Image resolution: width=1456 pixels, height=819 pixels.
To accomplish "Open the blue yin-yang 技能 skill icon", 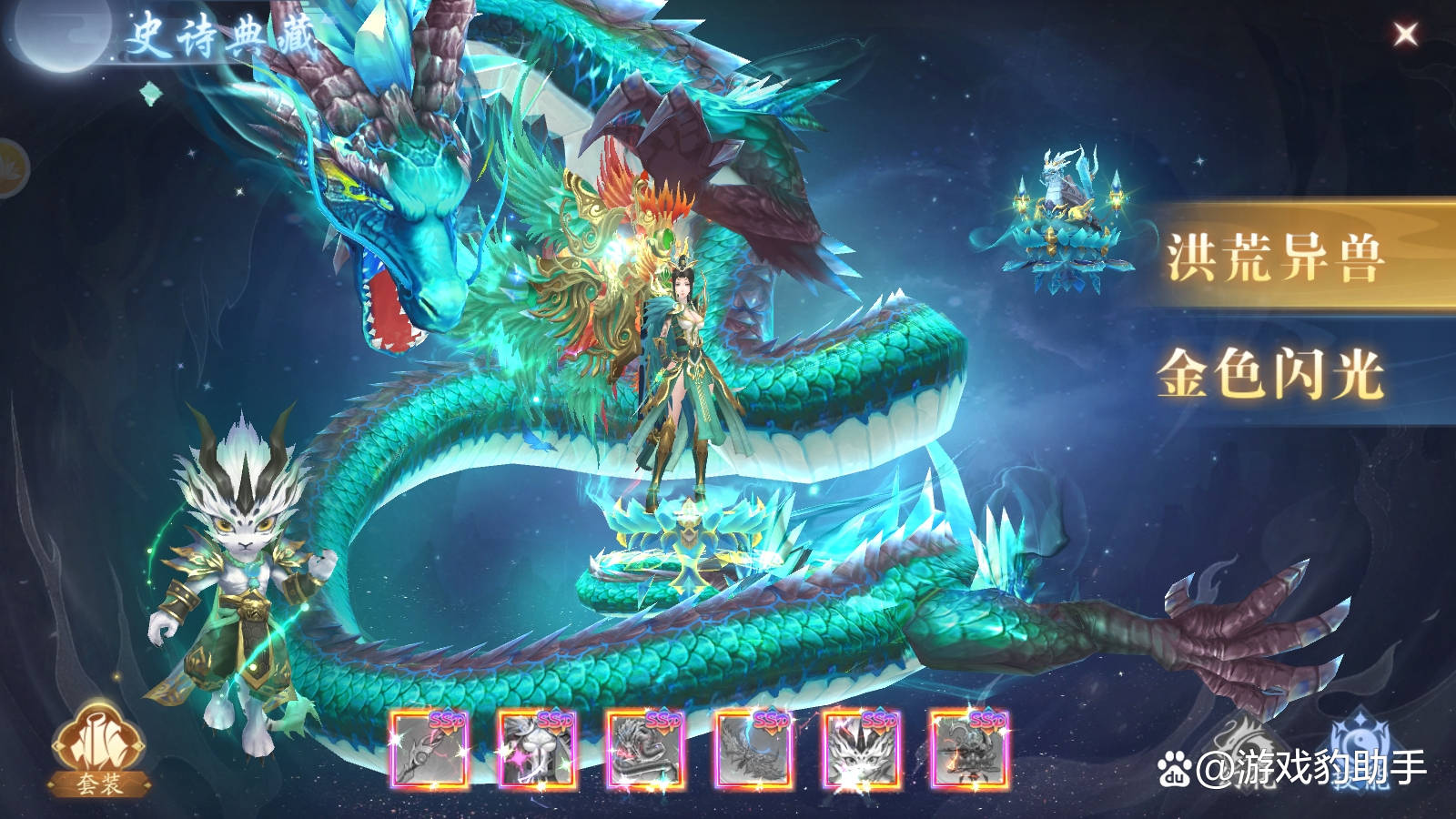I will [x=1362, y=742].
